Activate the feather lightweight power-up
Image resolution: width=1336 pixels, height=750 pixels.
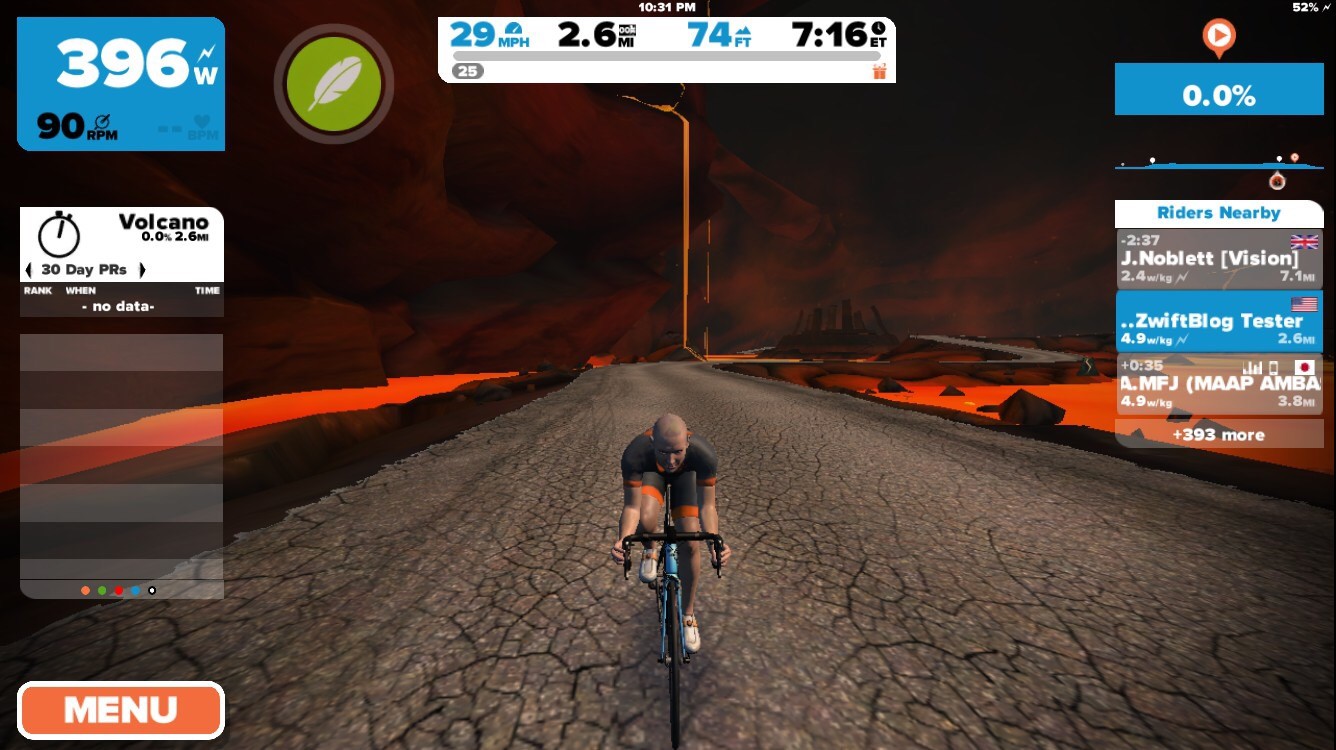tap(333, 84)
